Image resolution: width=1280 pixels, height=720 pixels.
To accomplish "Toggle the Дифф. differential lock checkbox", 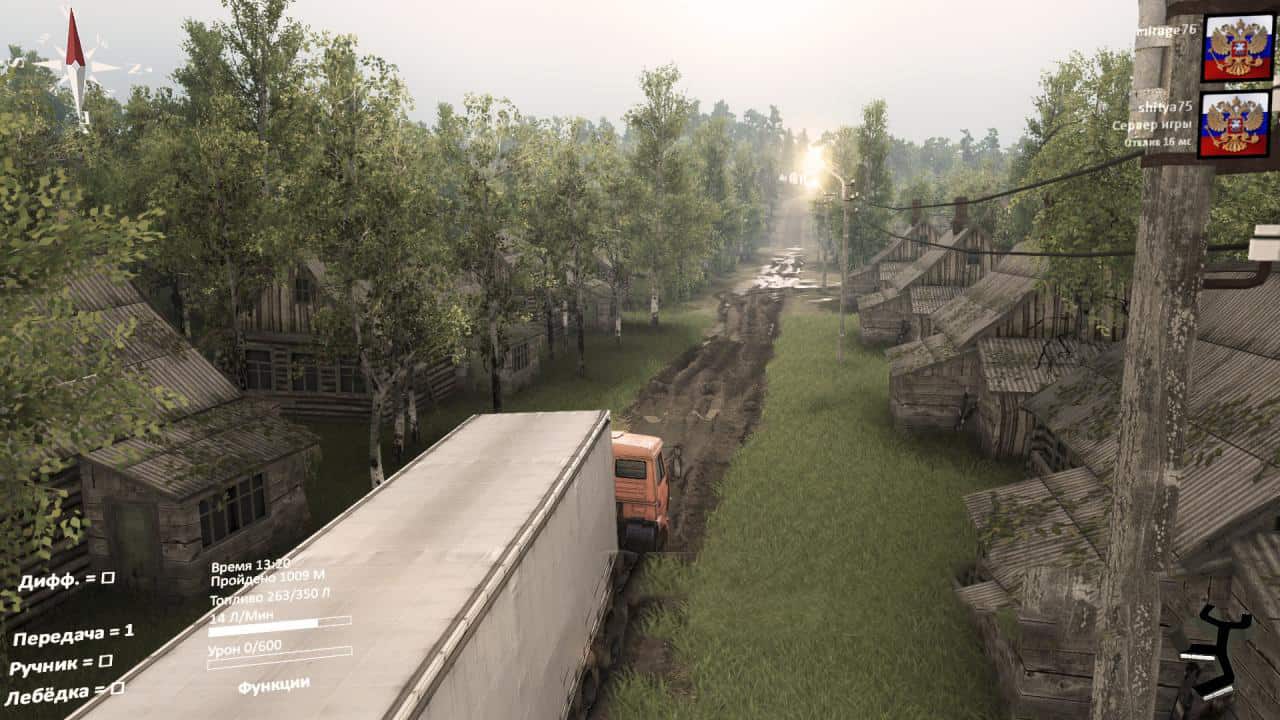I will pyautogui.click(x=108, y=578).
